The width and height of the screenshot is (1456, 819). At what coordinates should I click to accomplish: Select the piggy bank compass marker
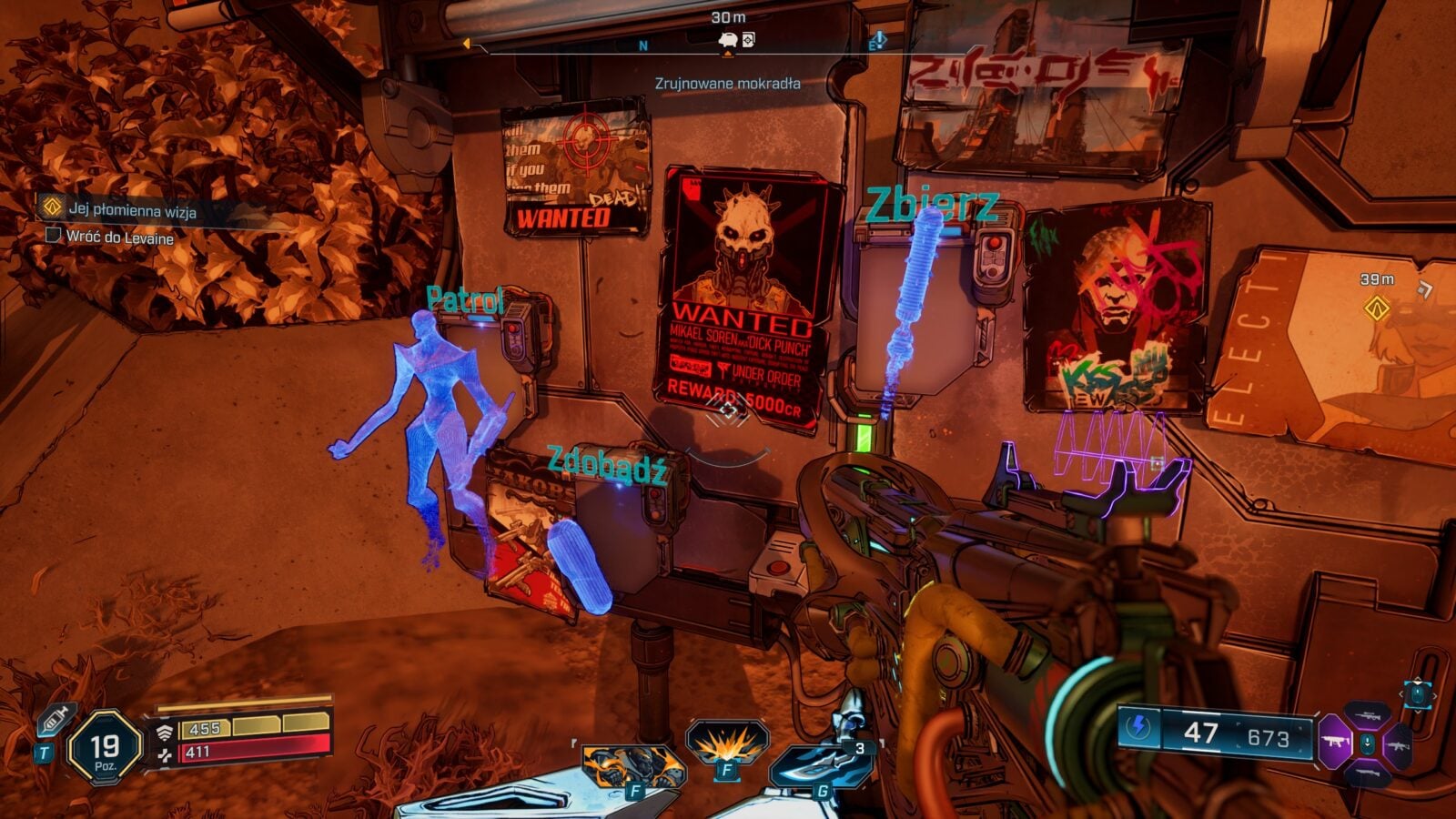point(728,40)
